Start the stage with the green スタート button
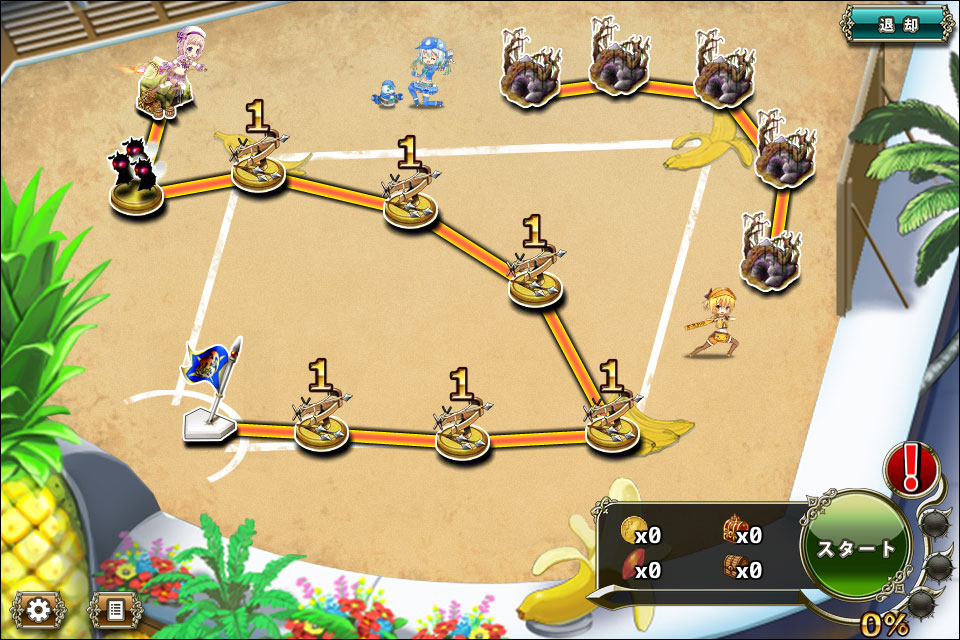 pyautogui.click(x=856, y=548)
